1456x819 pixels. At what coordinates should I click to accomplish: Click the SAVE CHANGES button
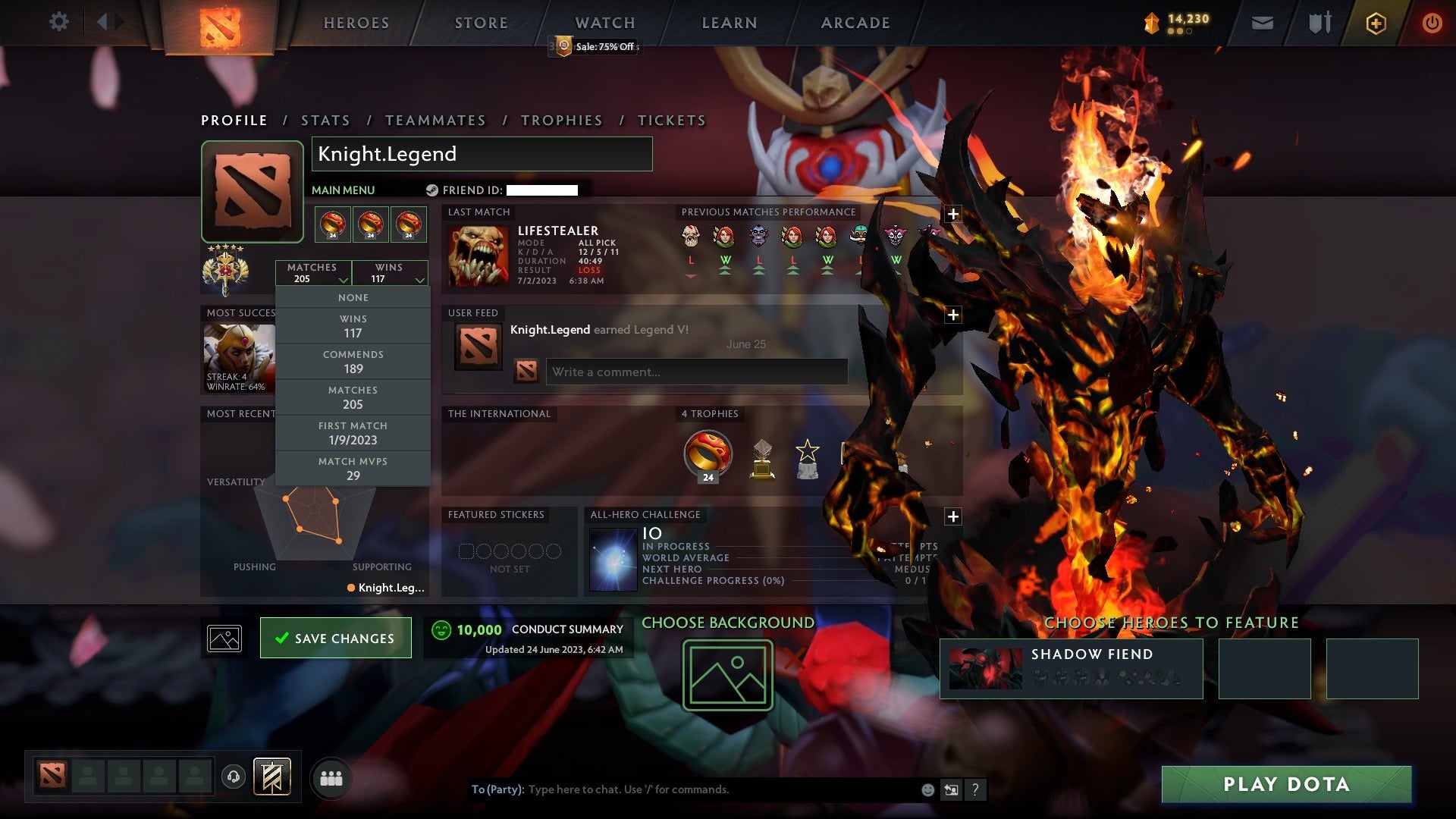pos(335,638)
